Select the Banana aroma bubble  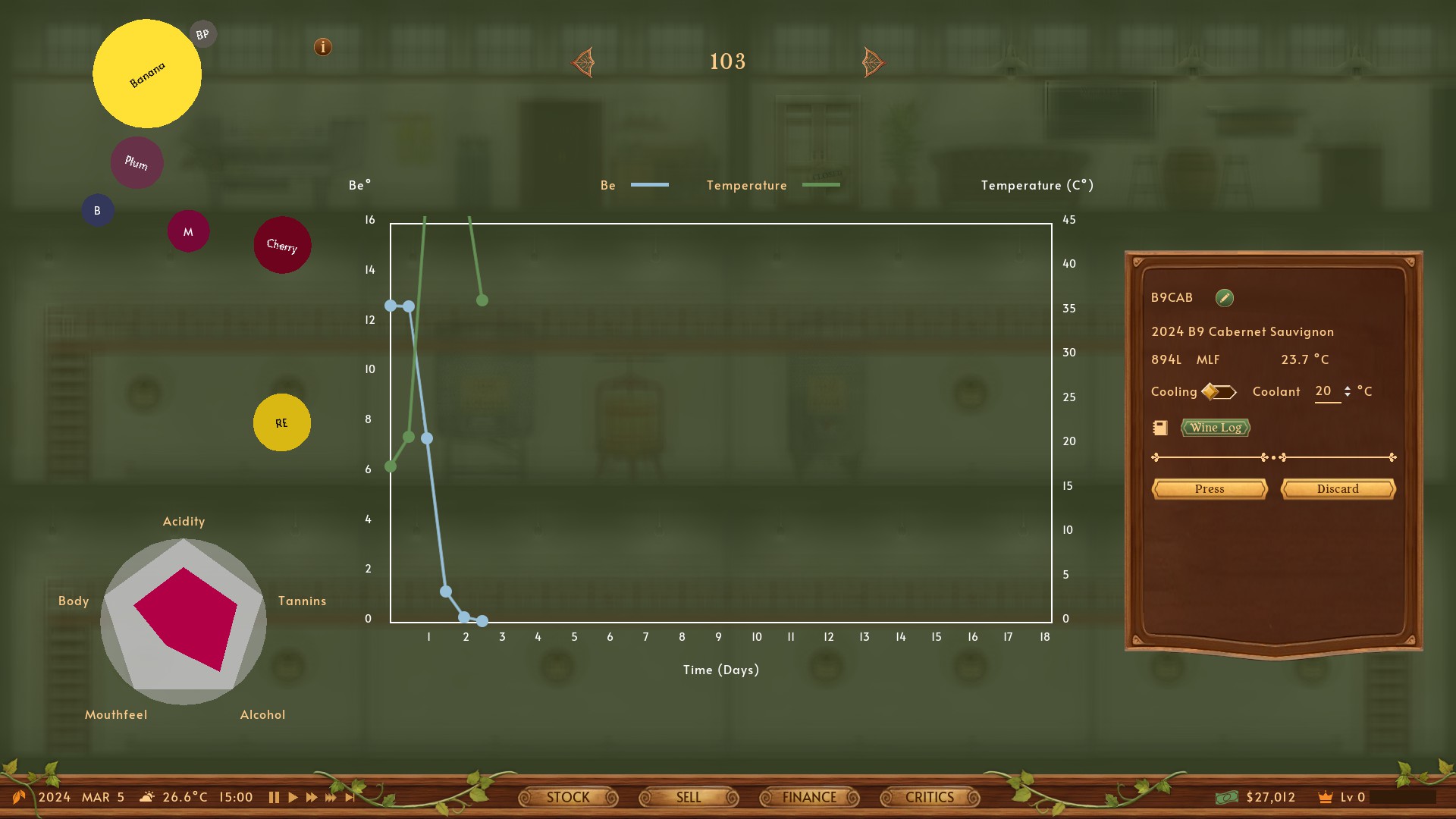coord(147,74)
